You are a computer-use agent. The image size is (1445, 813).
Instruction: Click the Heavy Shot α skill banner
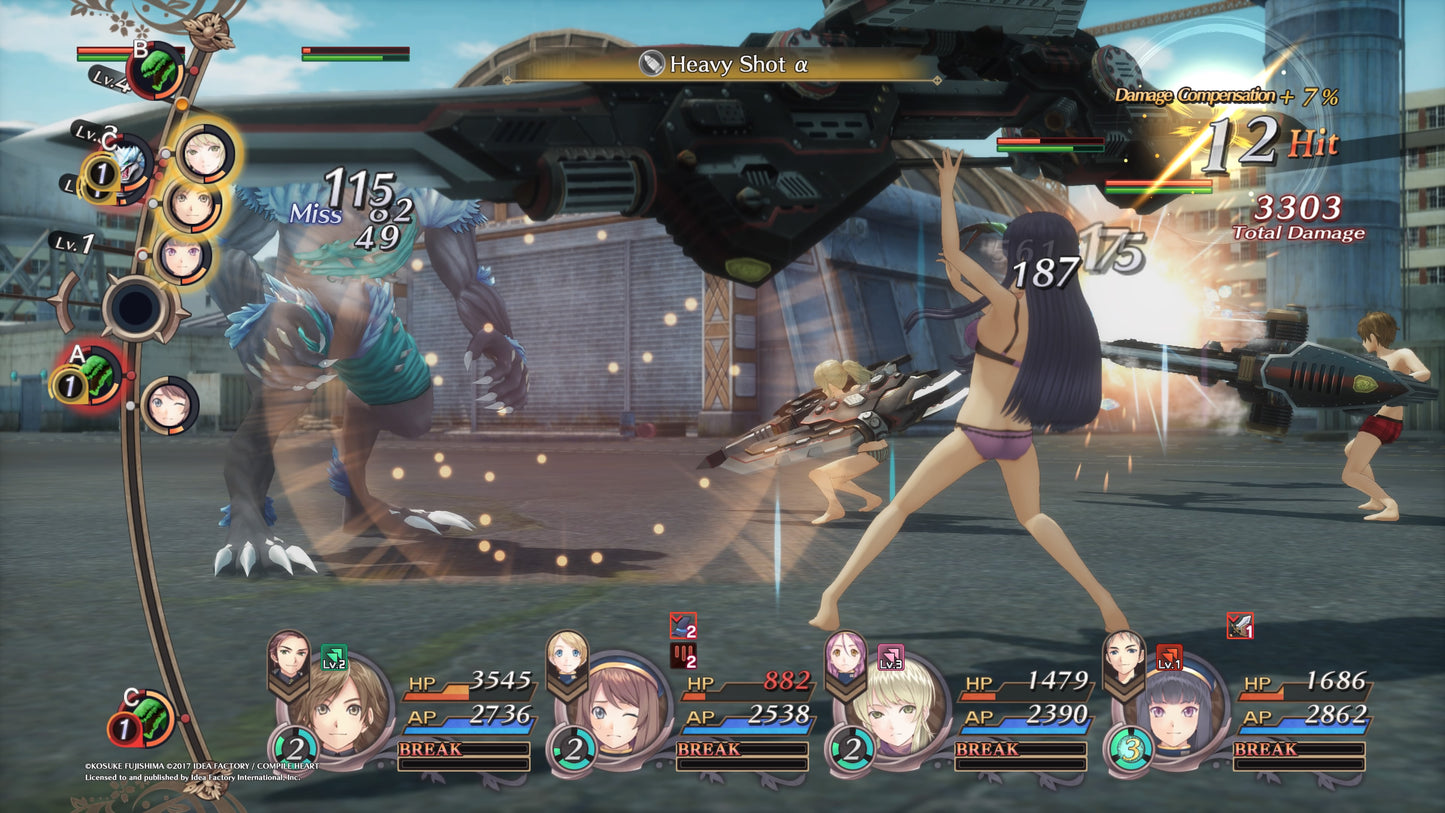pyautogui.click(x=722, y=65)
